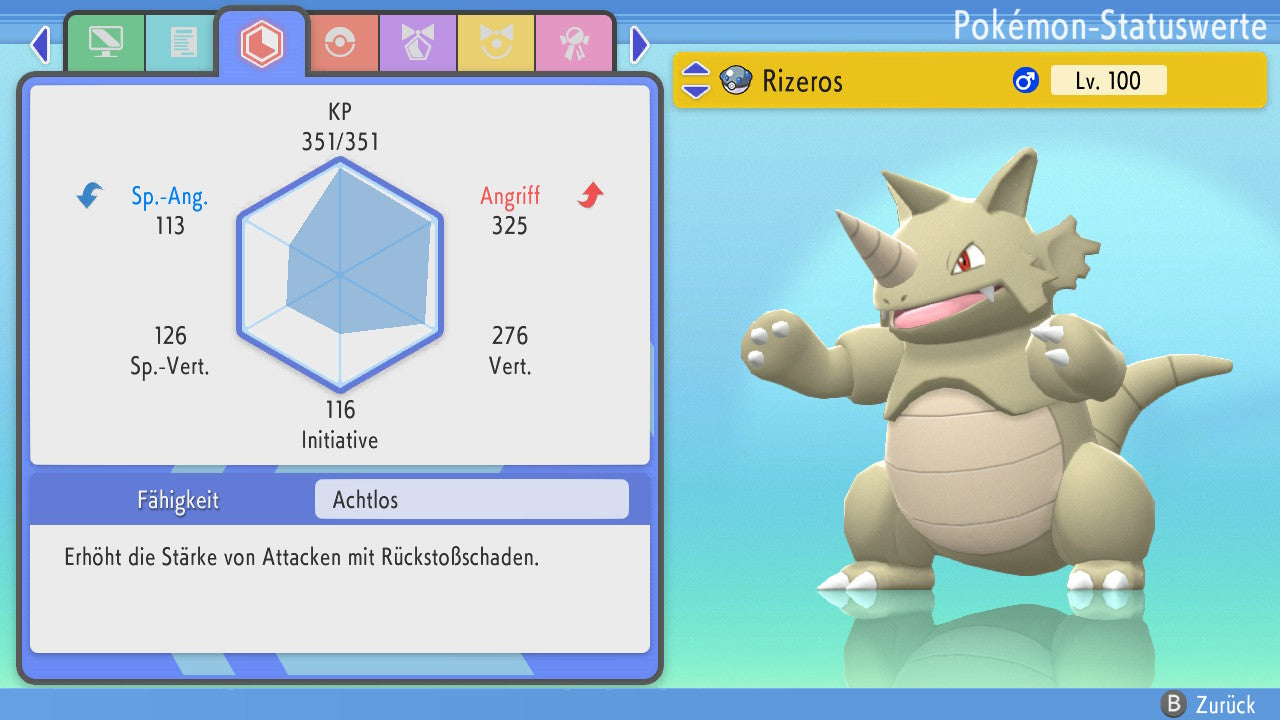The image size is (1280, 720).
Task: Select the Achtlos ability field
Action: pyautogui.click(x=471, y=499)
